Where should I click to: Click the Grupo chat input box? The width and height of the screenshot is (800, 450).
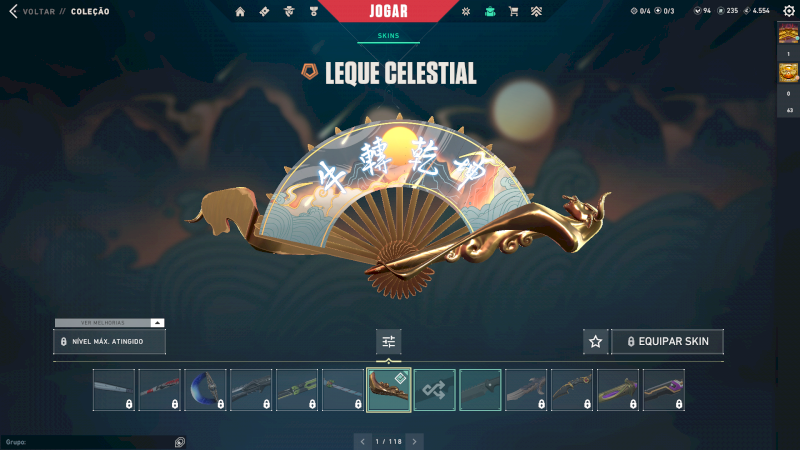tap(85, 441)
